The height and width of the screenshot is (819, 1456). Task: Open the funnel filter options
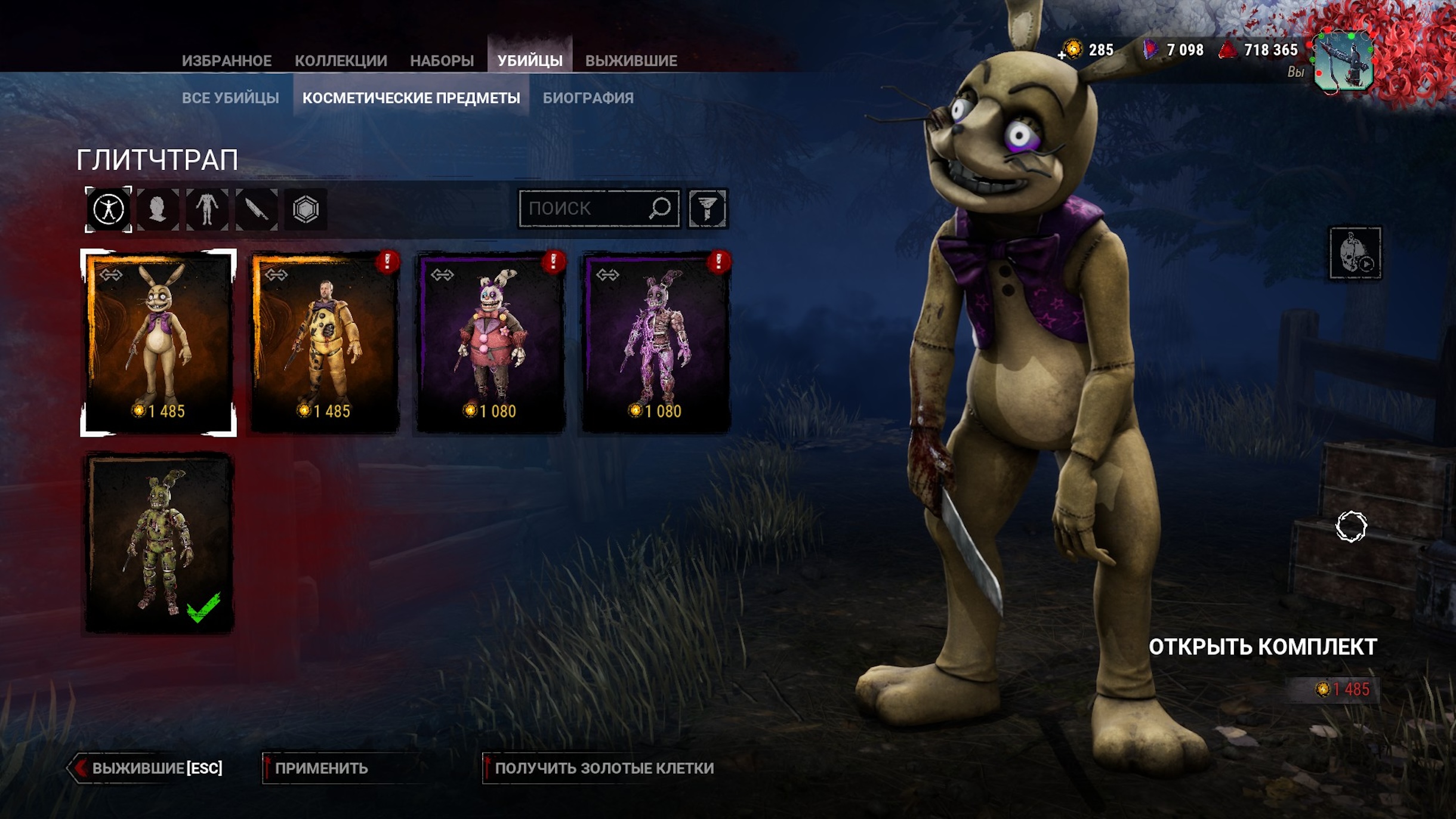pyautogui.click(x=707, y=209)
